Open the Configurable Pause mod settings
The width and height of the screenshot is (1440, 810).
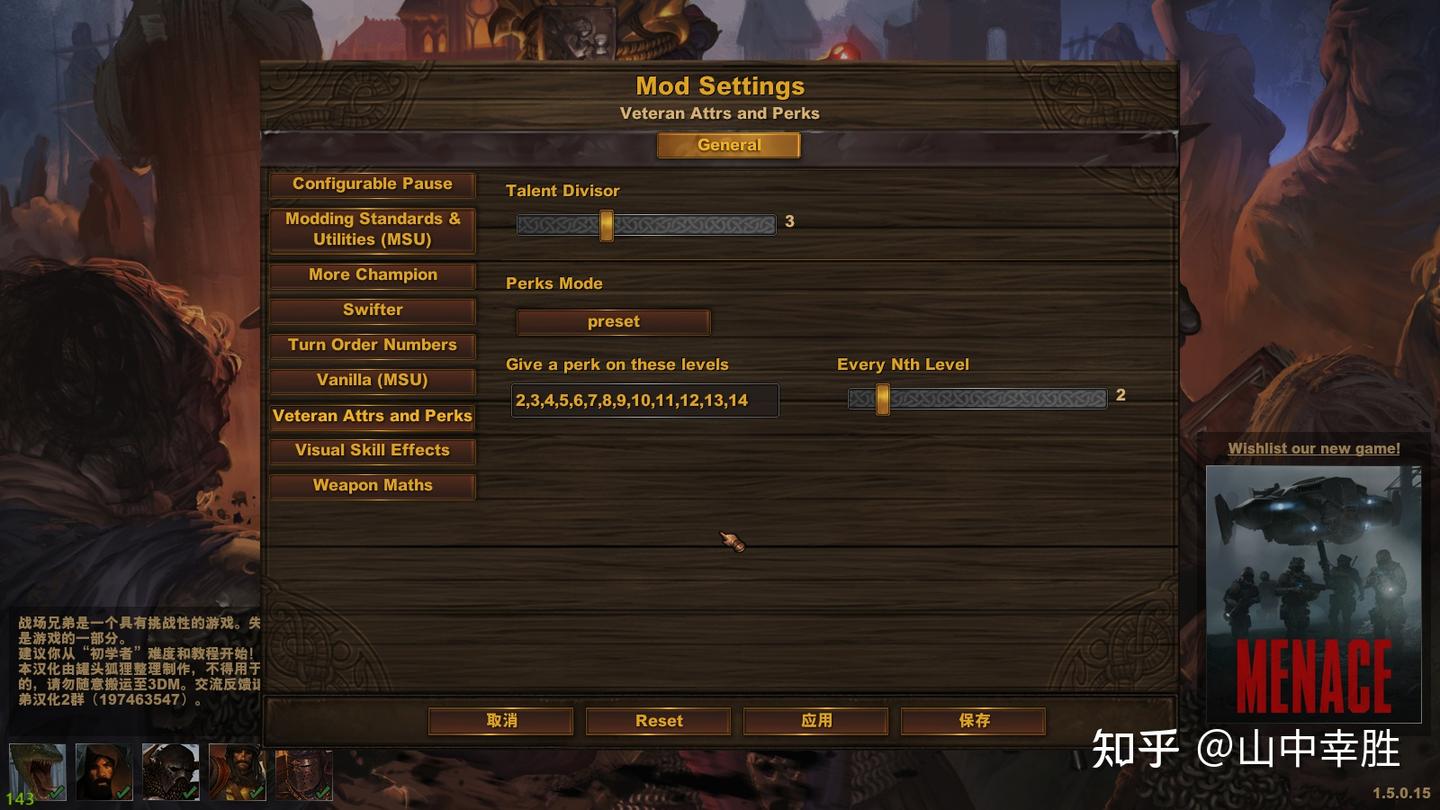372,184
